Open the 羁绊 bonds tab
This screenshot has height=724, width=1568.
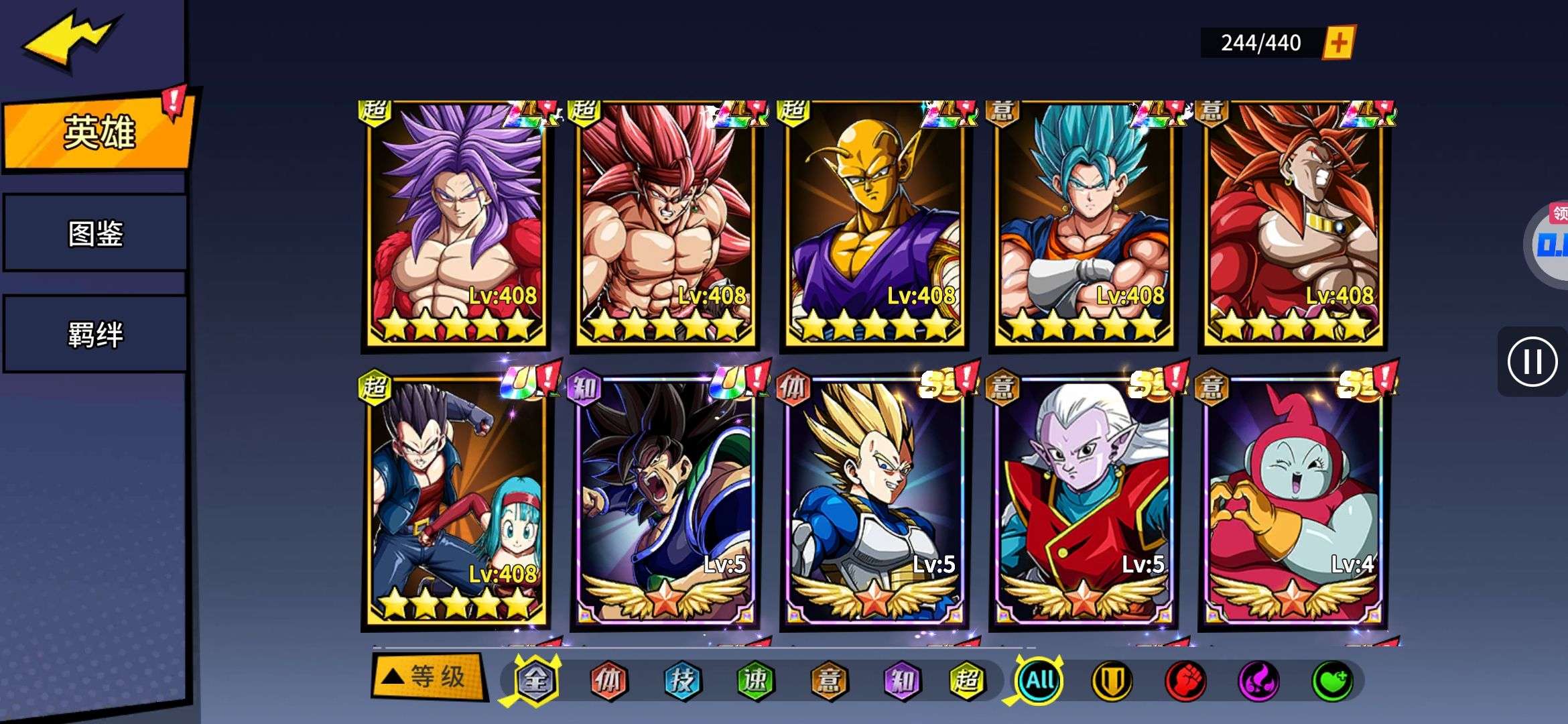pyautogui.click(x=95, y=334)
